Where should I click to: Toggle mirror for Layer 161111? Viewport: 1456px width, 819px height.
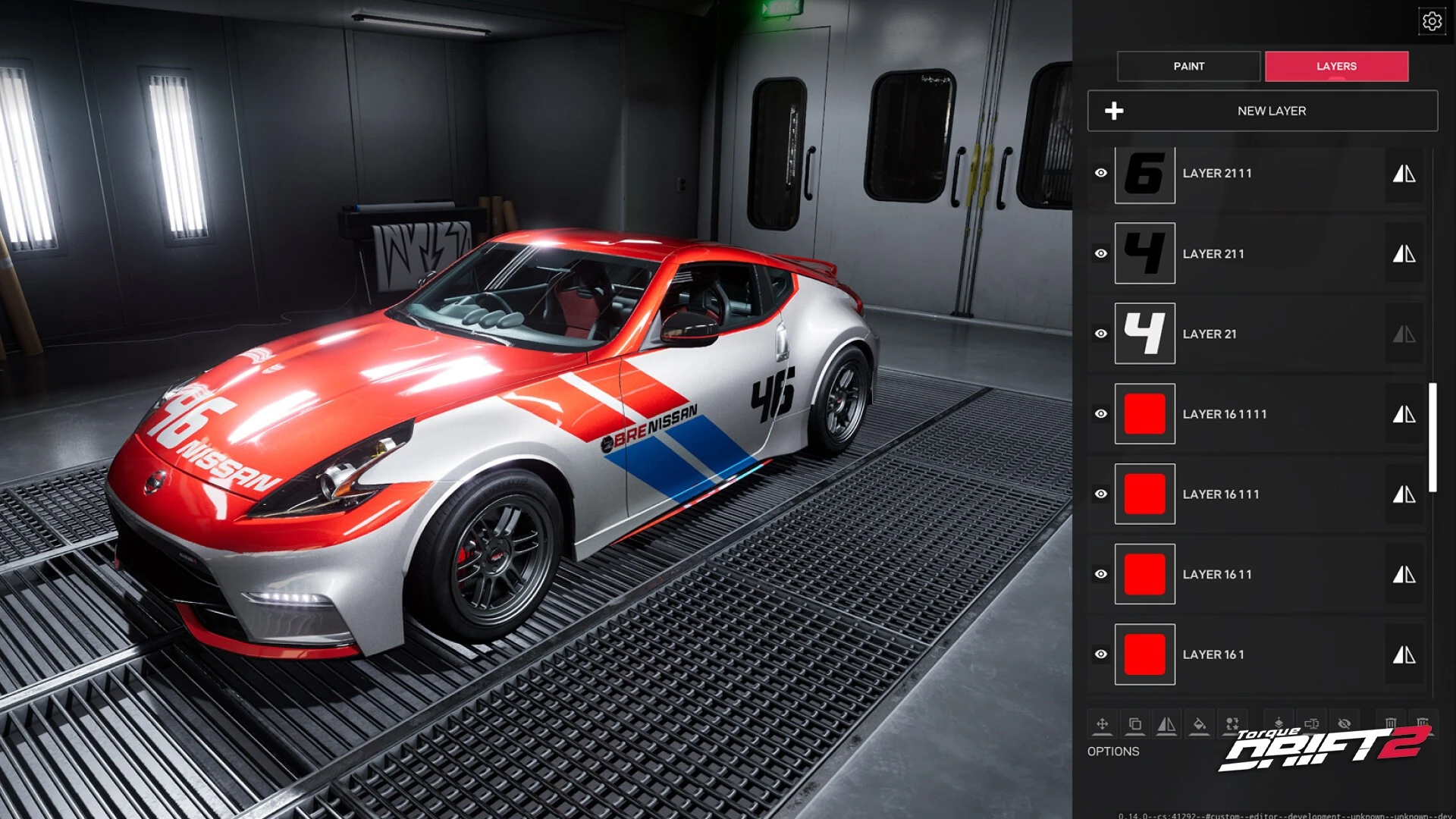tap(1404, 414)
